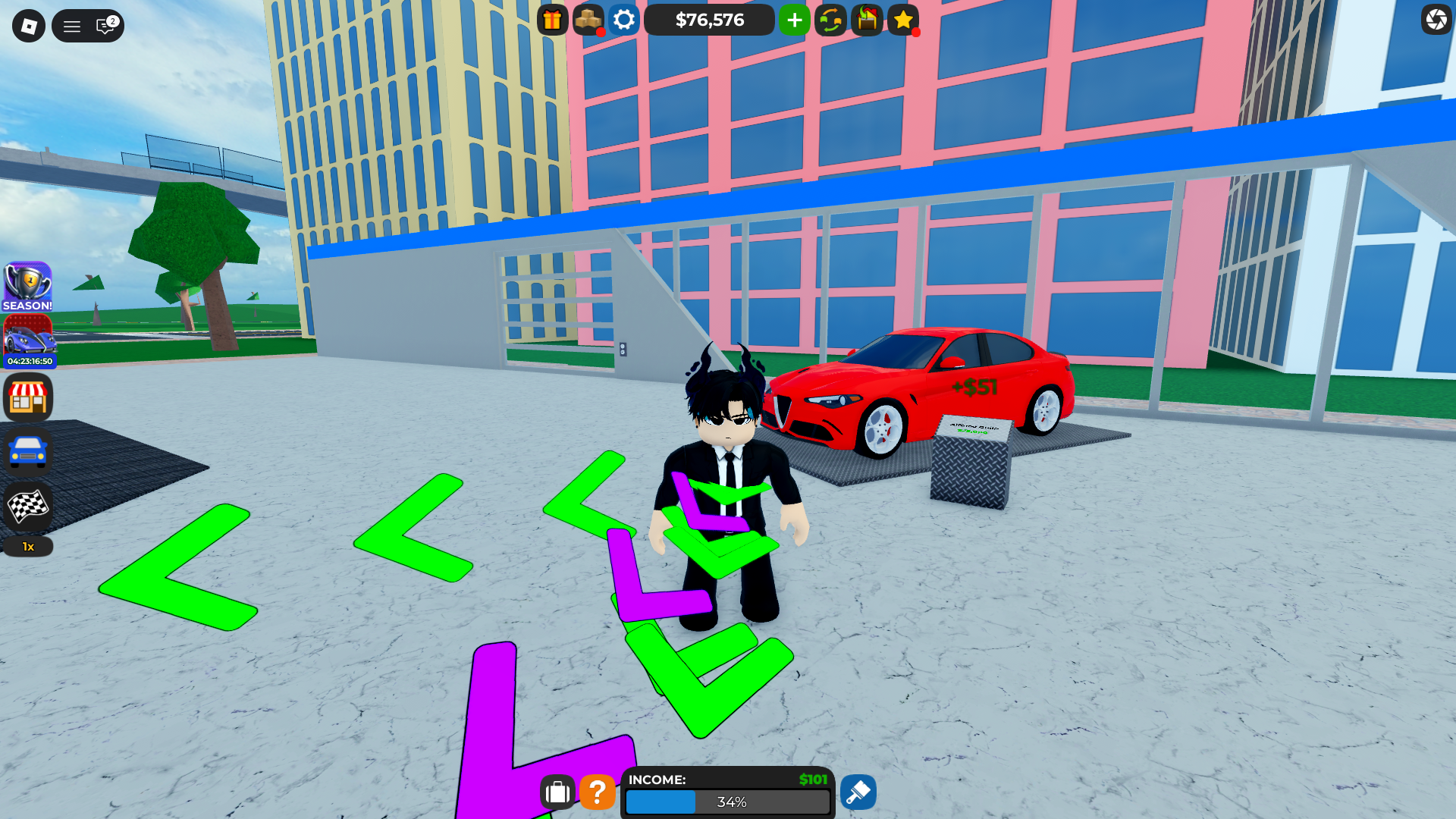Open the Roblox hamburger menu
This screenshot has width=1456, height=819.
pyautogui.click(x=72, y=25)
